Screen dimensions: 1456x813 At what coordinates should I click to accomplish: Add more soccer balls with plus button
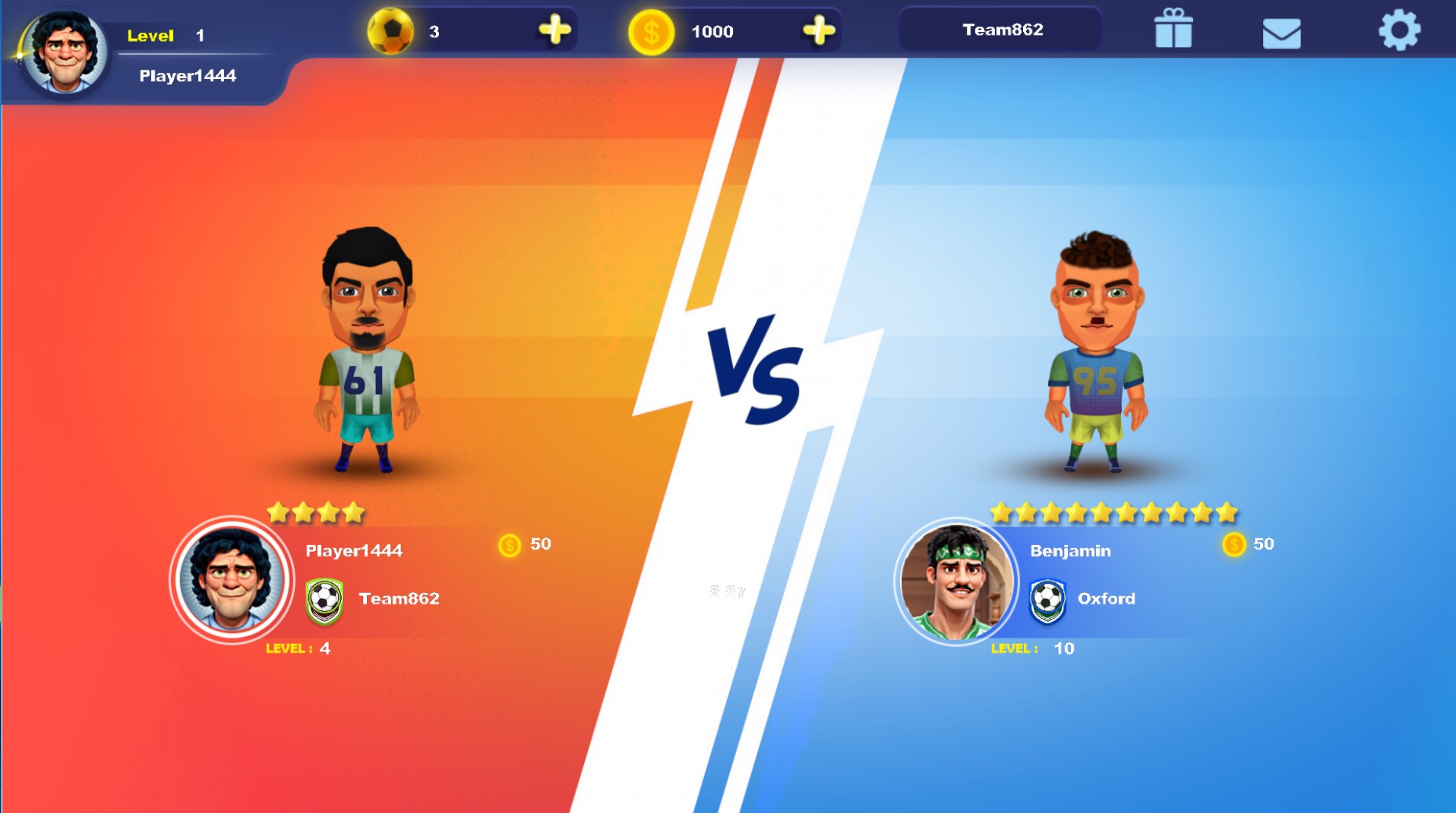(554, 30)
